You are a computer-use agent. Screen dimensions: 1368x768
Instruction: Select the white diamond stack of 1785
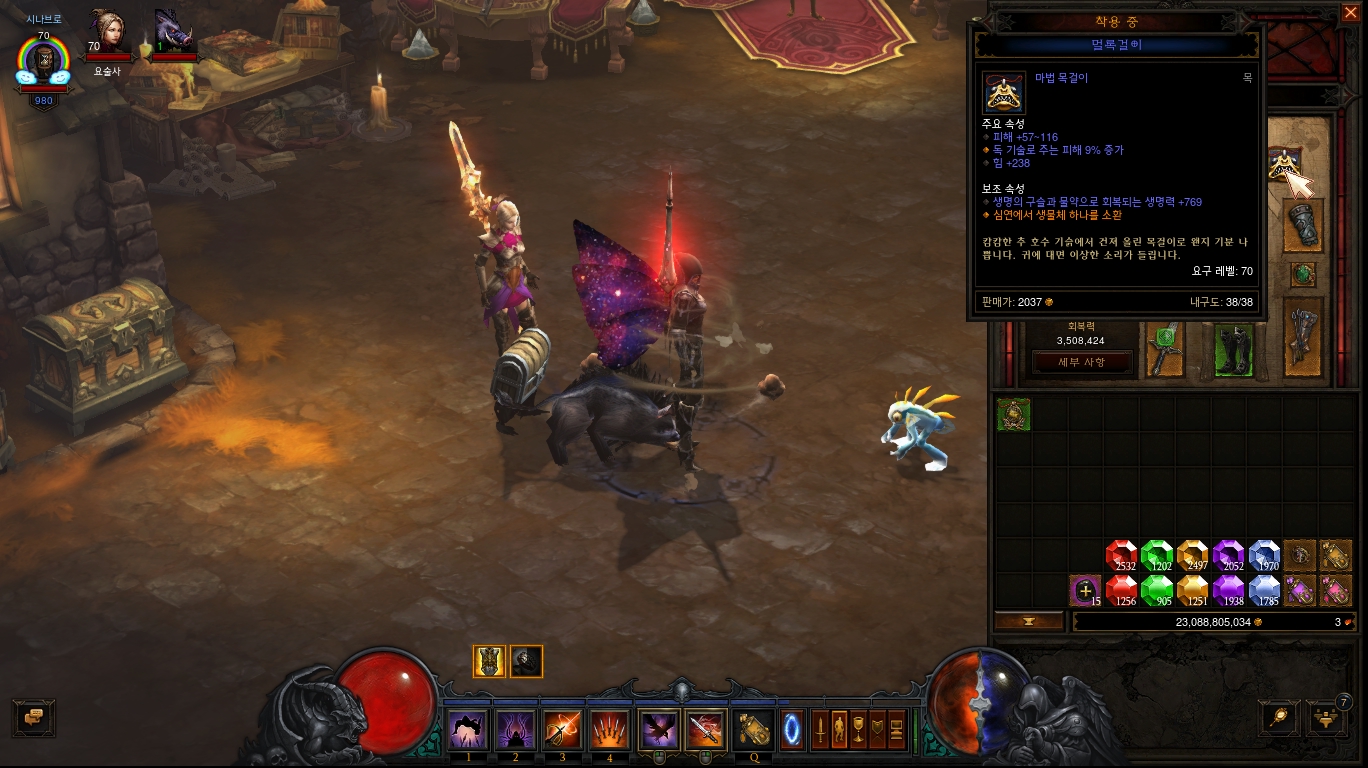click(x=1264, y=590)
